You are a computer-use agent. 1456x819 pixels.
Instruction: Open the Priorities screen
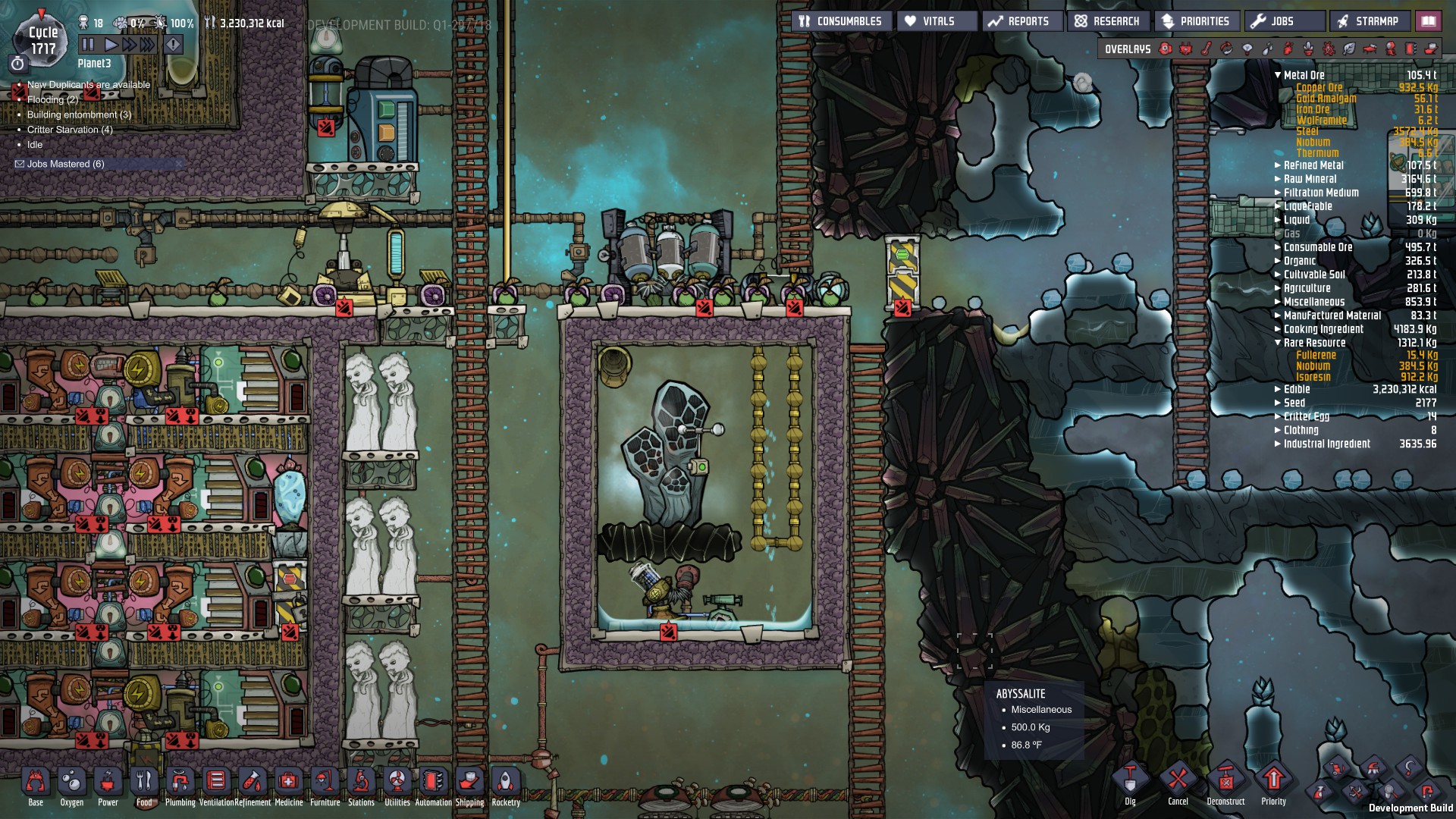(1197, 21)
